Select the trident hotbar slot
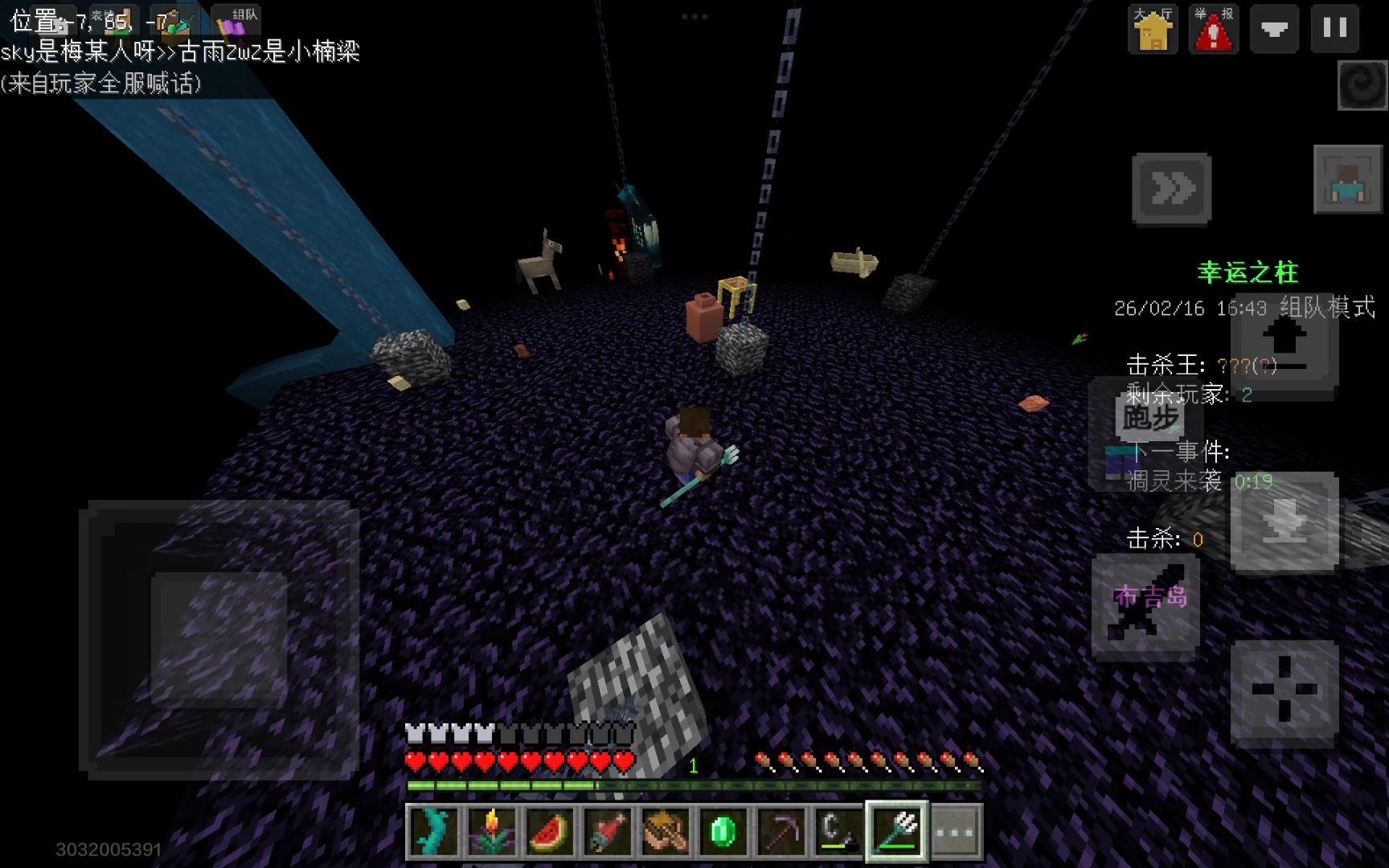Viewport: 1389px width, 868px height. click(896, 831)
